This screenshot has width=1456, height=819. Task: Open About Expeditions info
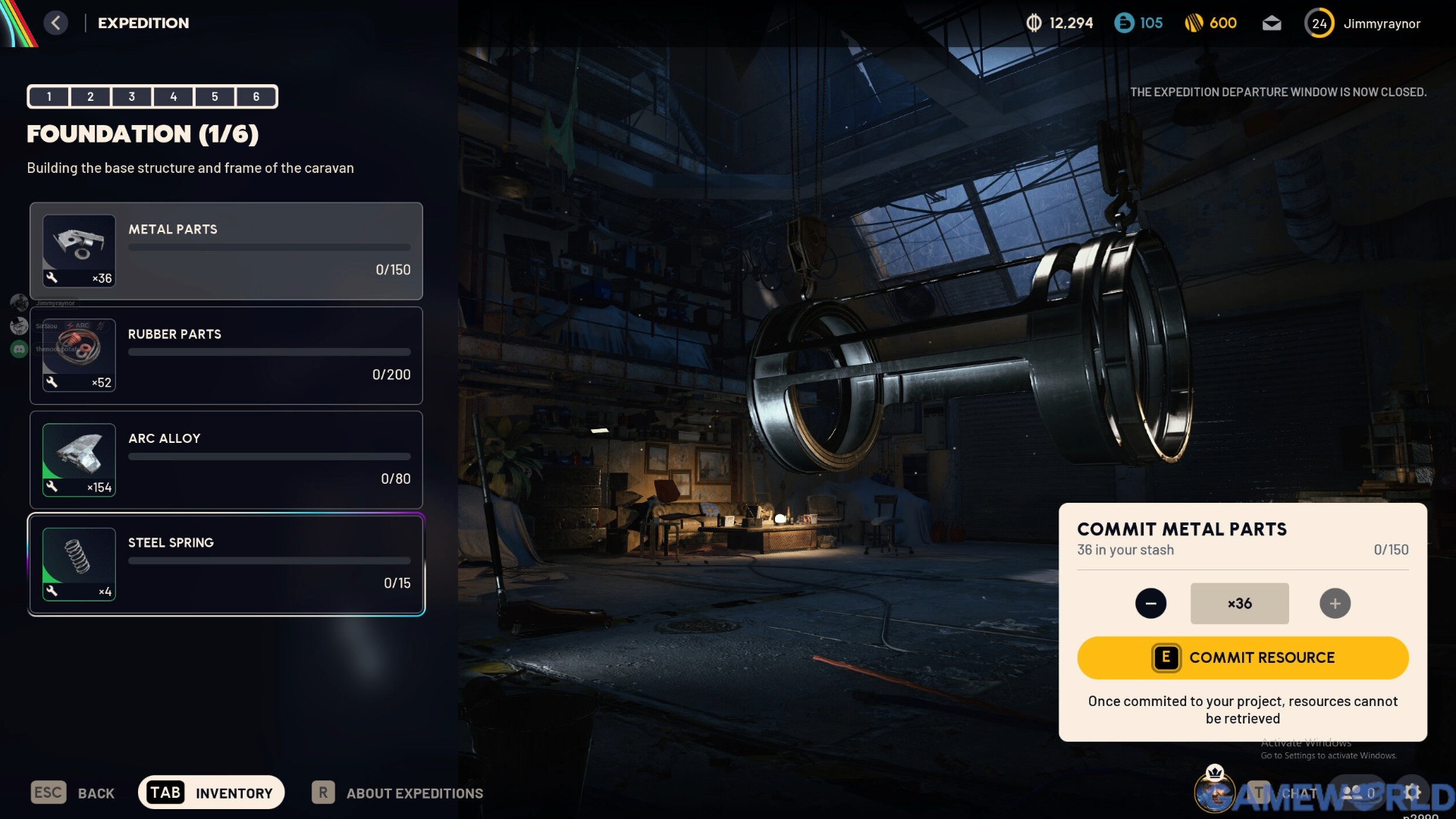[x=397, y=793]
